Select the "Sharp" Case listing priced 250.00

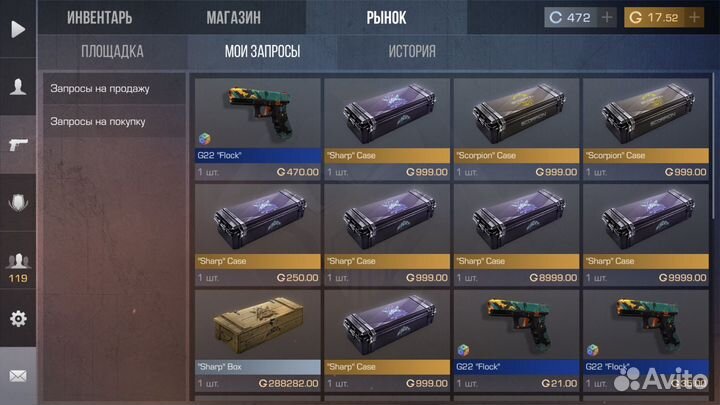point(258,235)
